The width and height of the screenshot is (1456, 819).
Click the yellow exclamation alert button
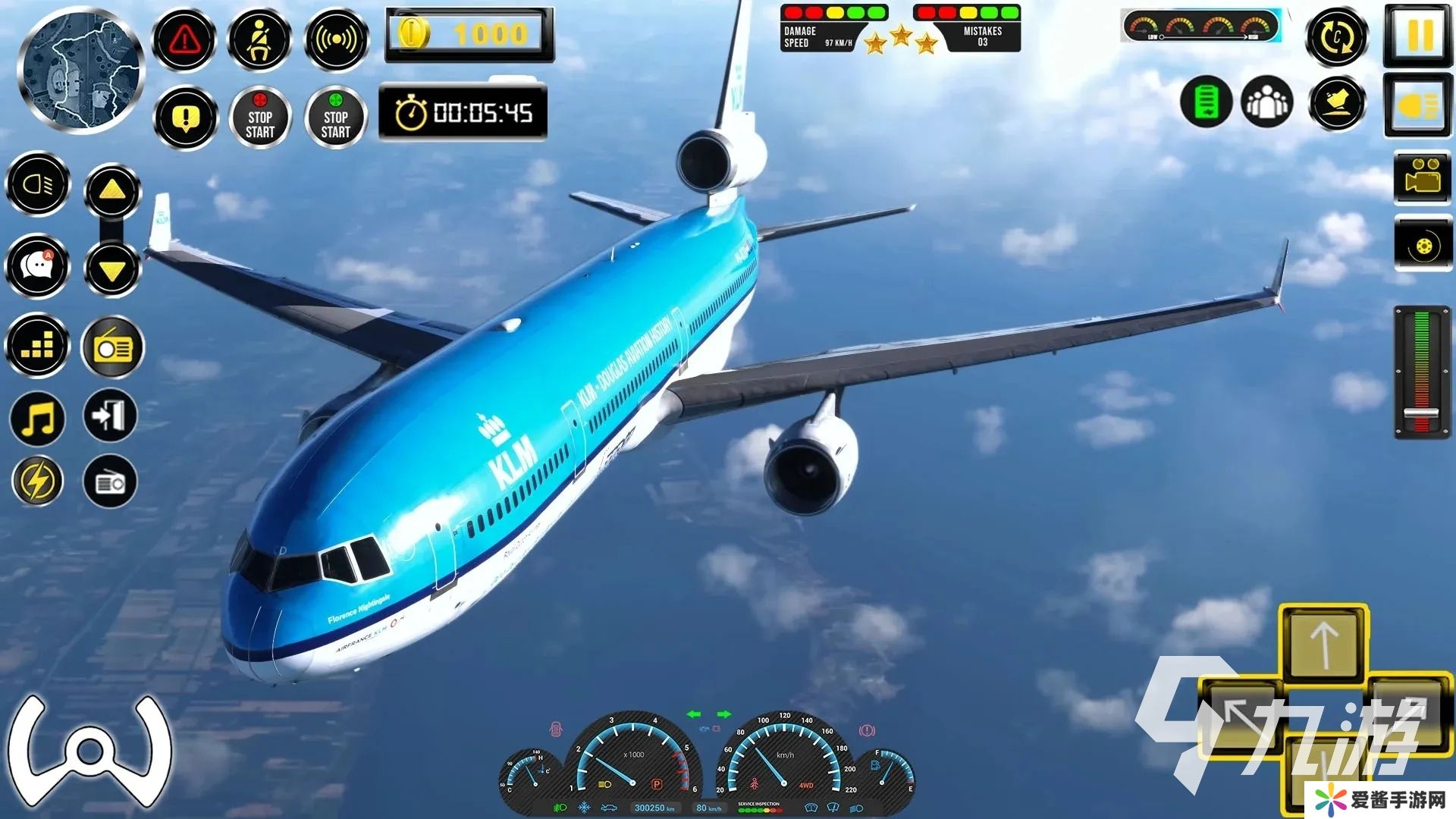(x=185, y=118)
